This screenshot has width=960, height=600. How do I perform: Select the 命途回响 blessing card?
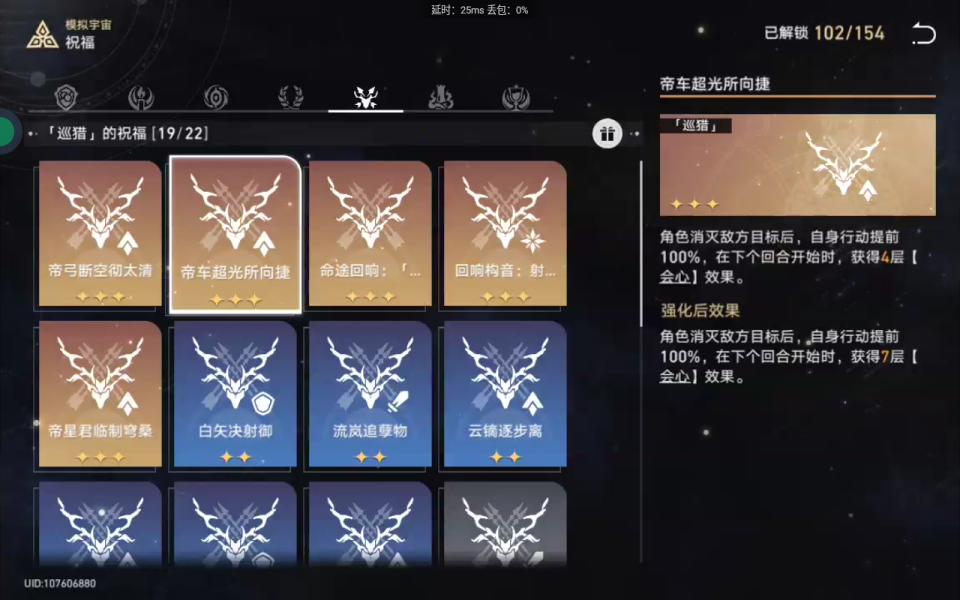370,234
